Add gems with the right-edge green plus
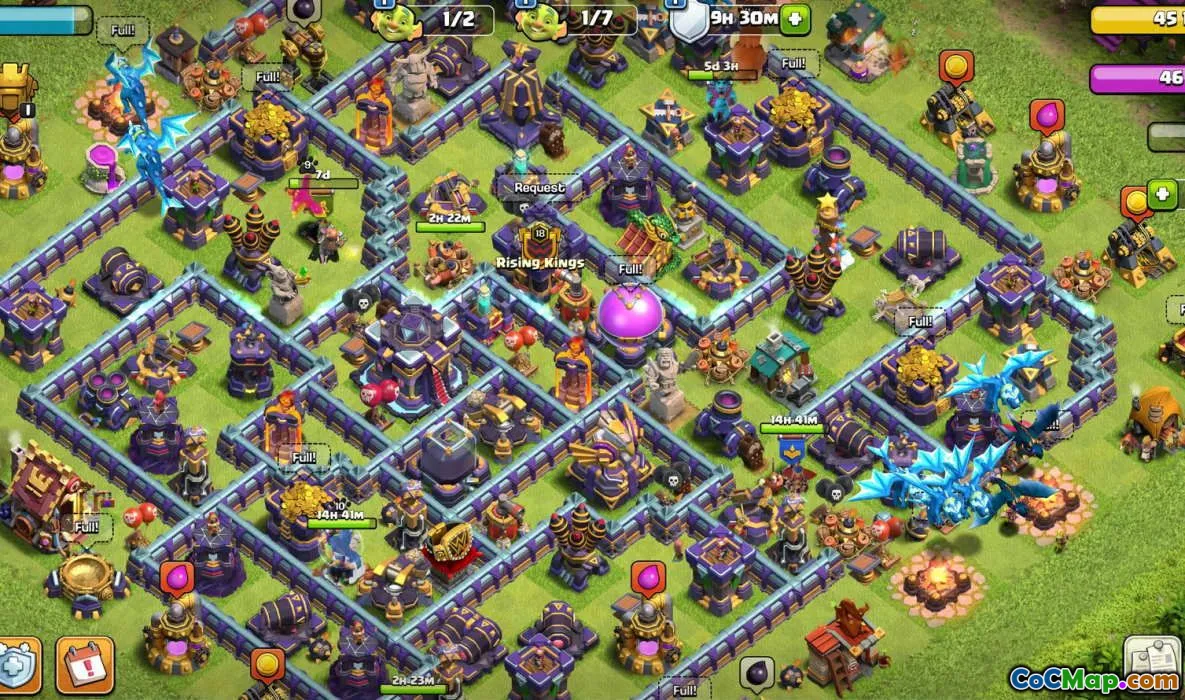1185x700 pixels. click(x=1162, y=194)
